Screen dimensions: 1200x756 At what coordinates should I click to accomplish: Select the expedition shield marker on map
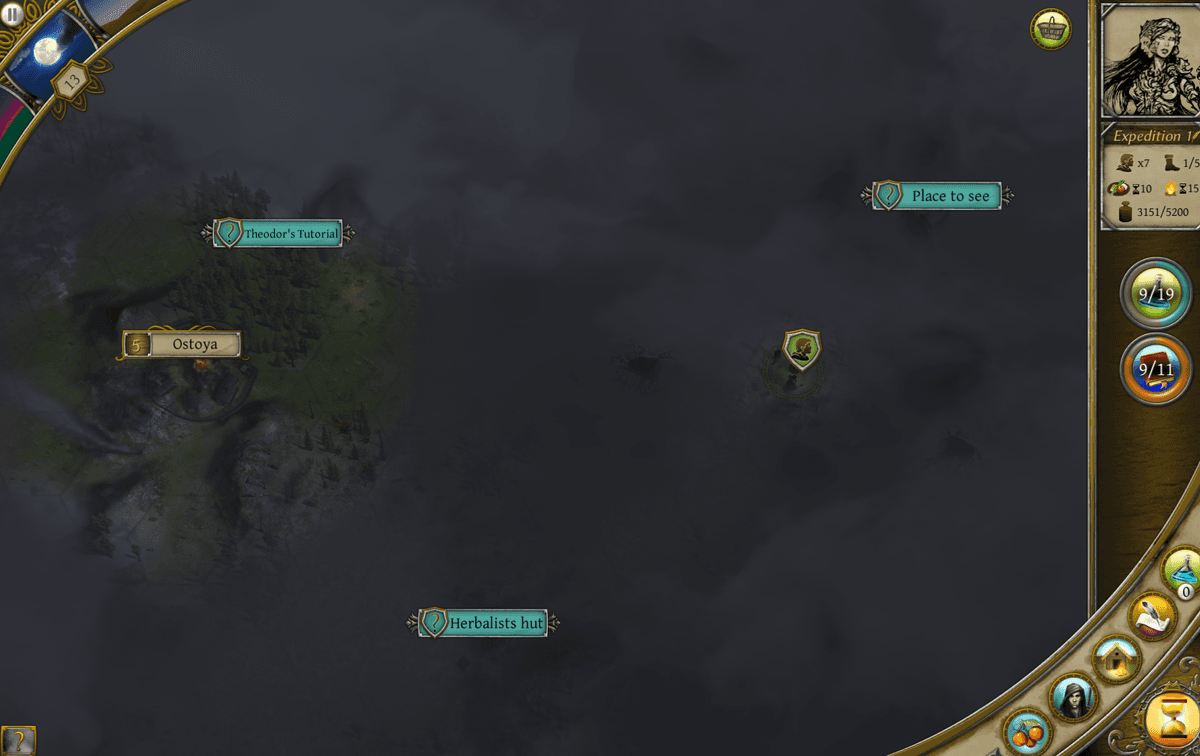coord(801,349)
